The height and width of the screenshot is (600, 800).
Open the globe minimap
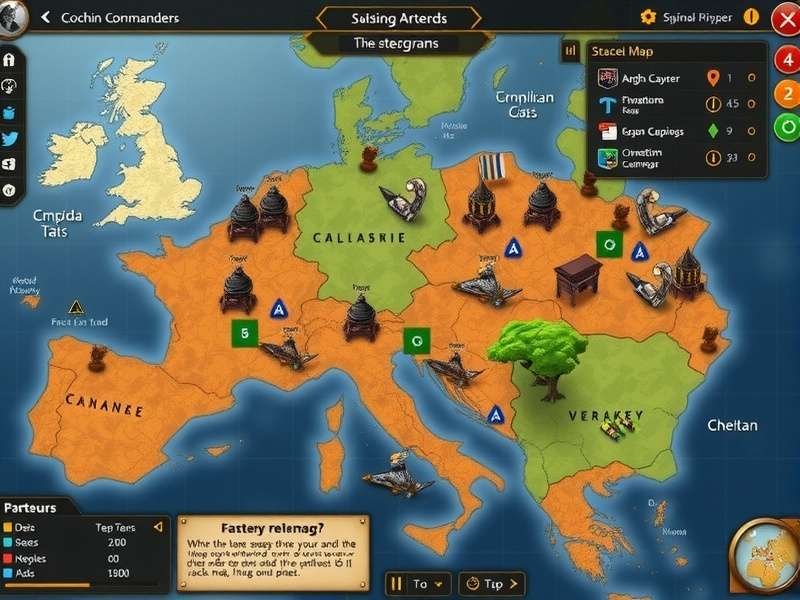pyautogui.click(x=765, y=558)
